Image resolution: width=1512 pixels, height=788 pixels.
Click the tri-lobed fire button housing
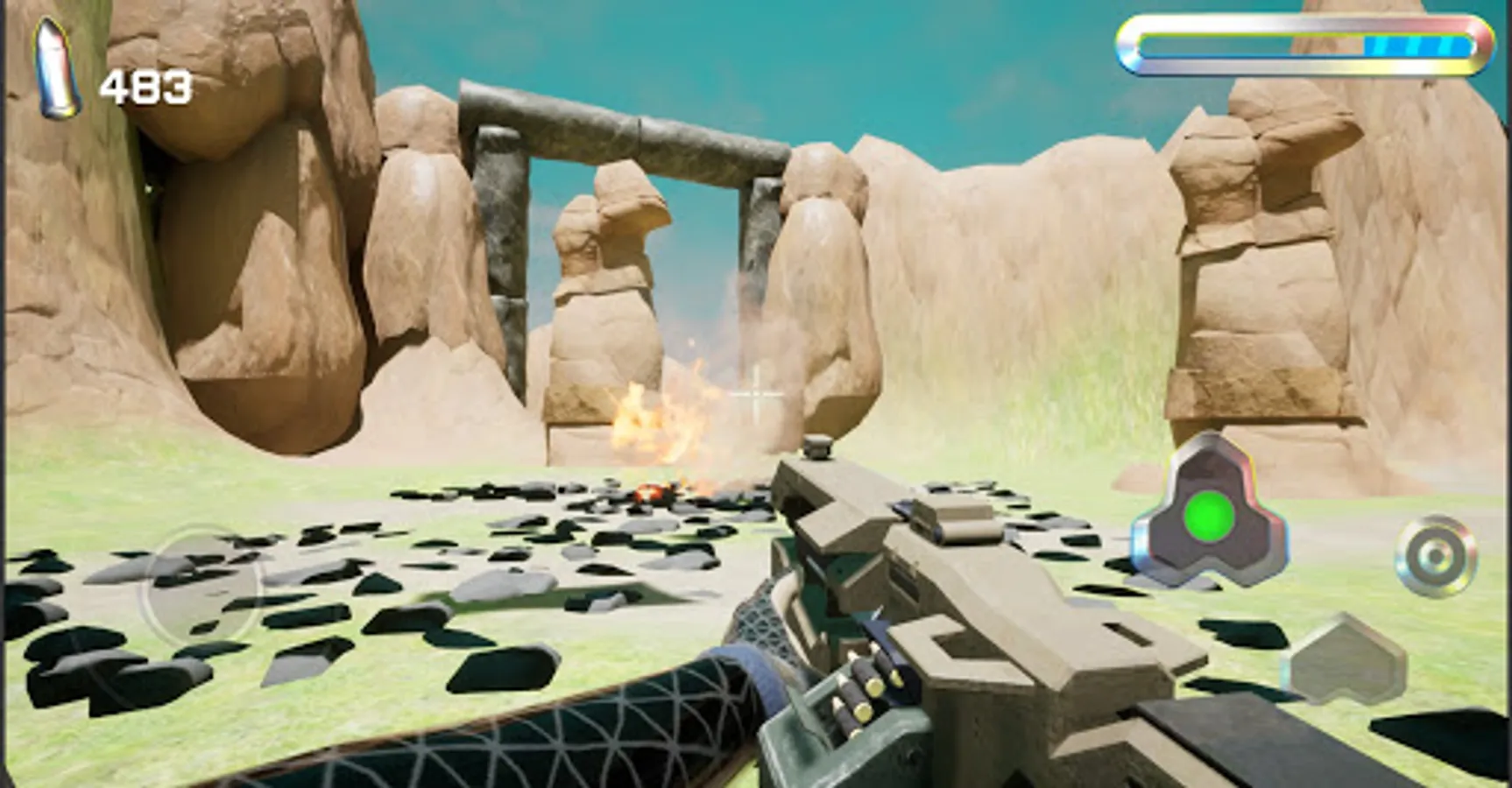(x=1210, y=518)
